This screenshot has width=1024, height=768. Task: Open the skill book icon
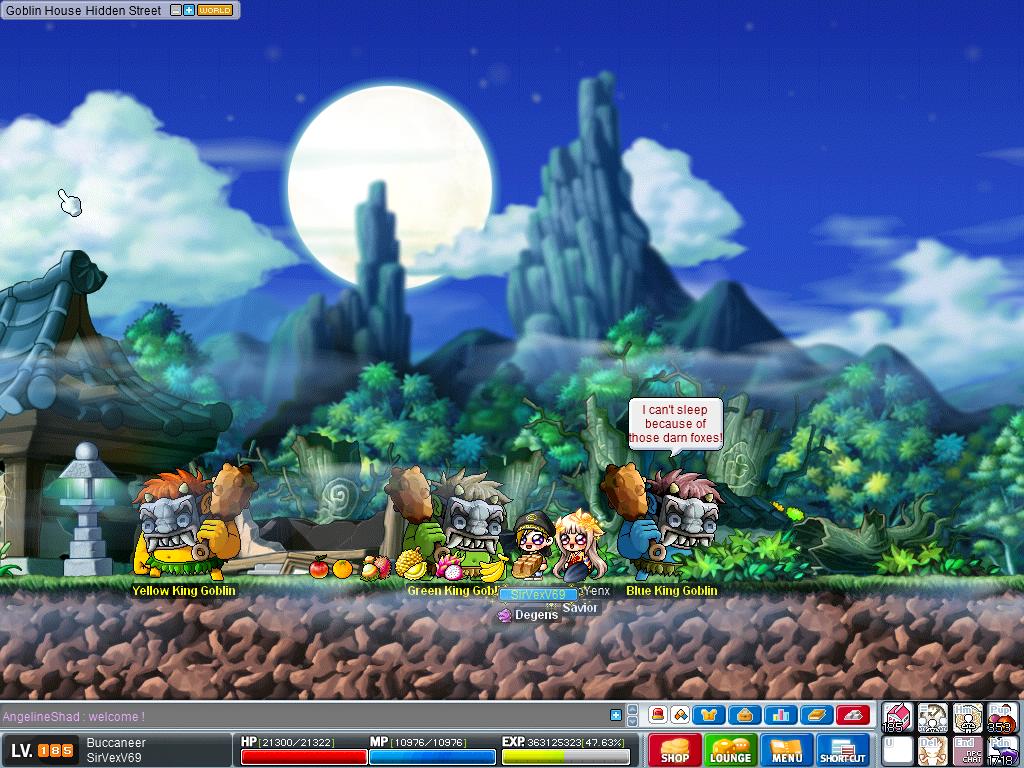click(x=817, y=715)
